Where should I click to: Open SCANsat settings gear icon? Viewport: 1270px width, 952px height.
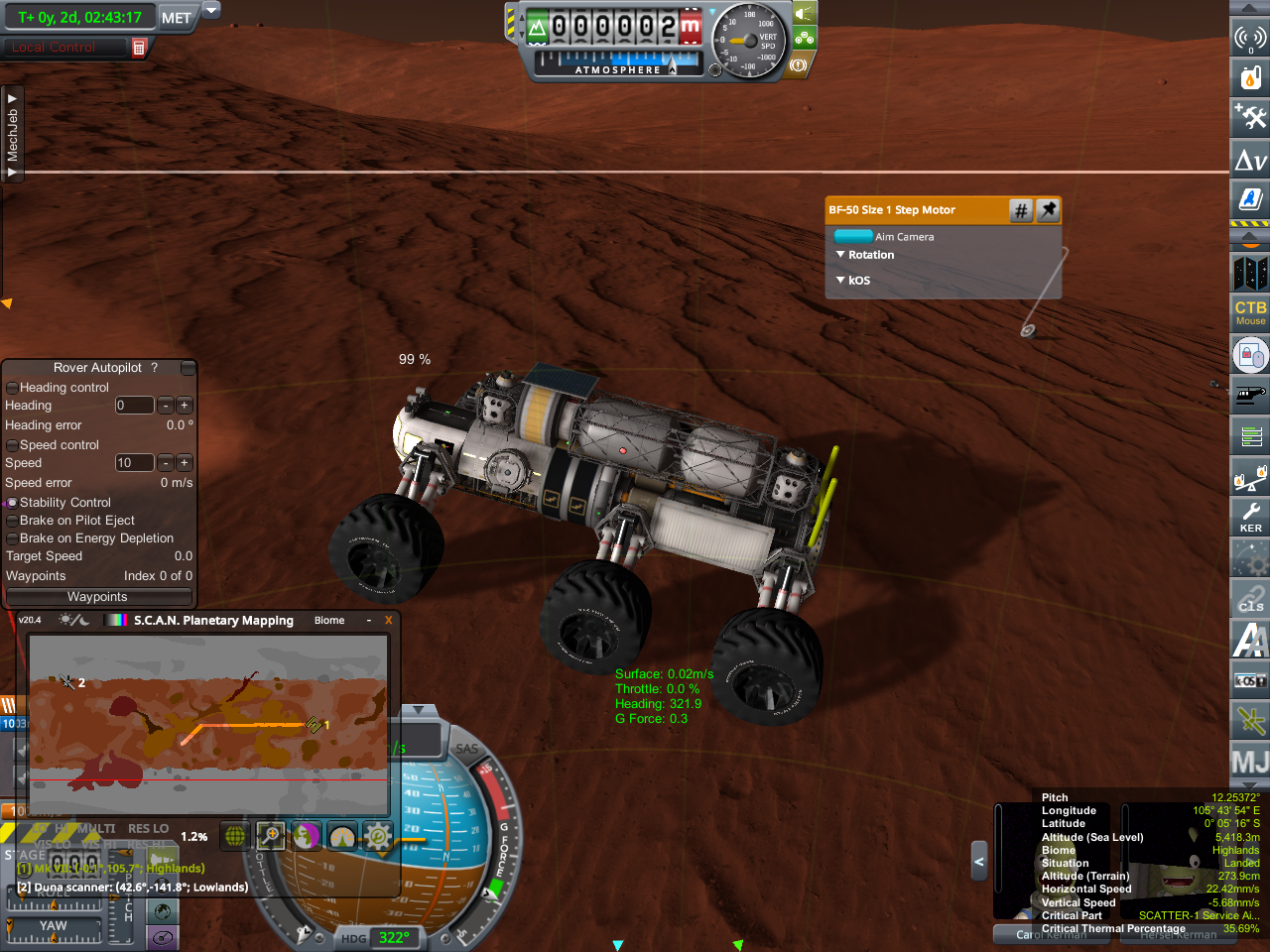point(377,836)
